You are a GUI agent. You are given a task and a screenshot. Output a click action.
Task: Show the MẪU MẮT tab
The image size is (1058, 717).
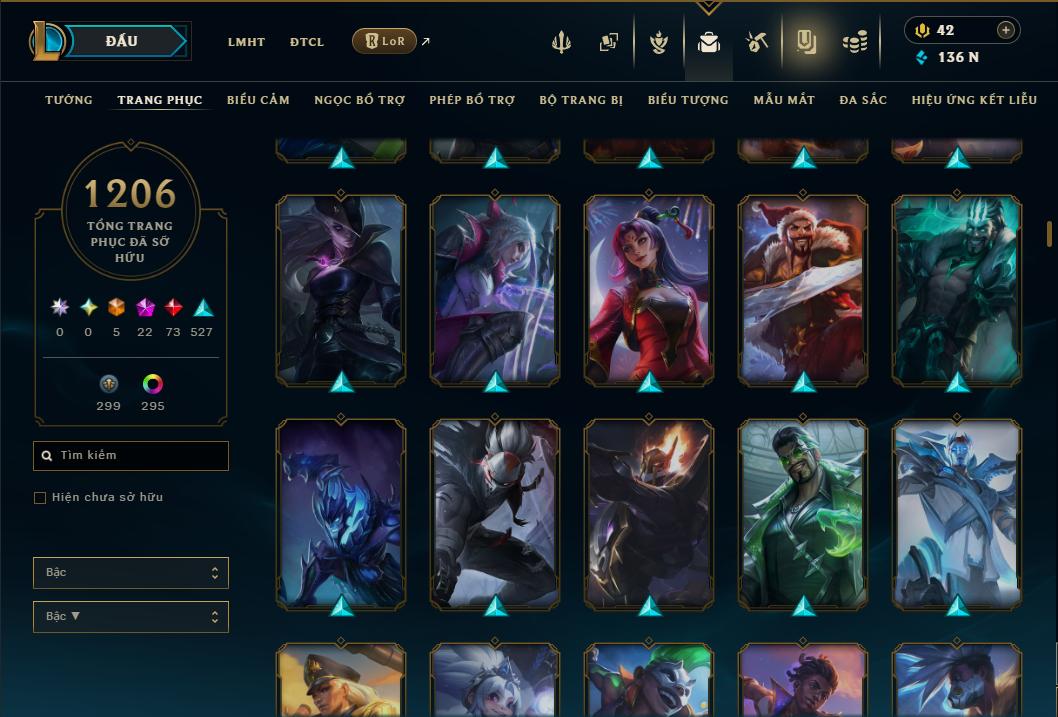tap(784, 100)
